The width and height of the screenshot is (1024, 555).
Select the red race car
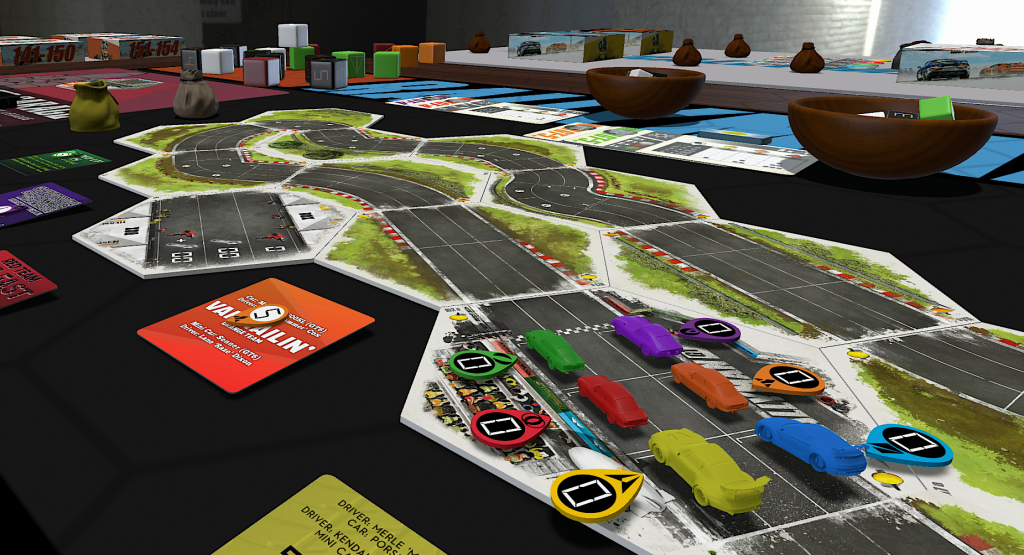[x=612, y=400]
